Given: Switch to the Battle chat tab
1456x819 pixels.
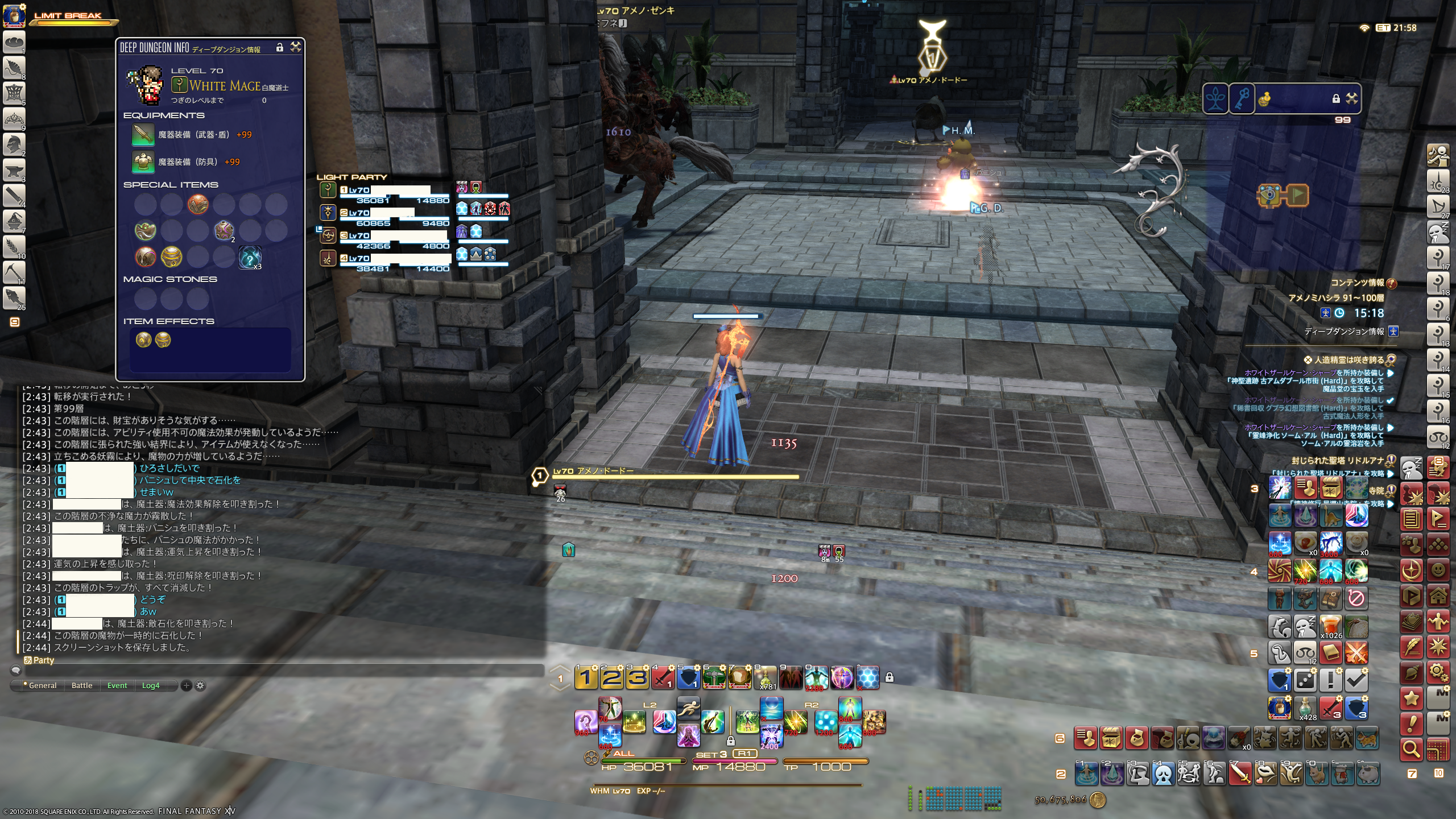Looking at the screenshot, I should click(x=82, y=685).
